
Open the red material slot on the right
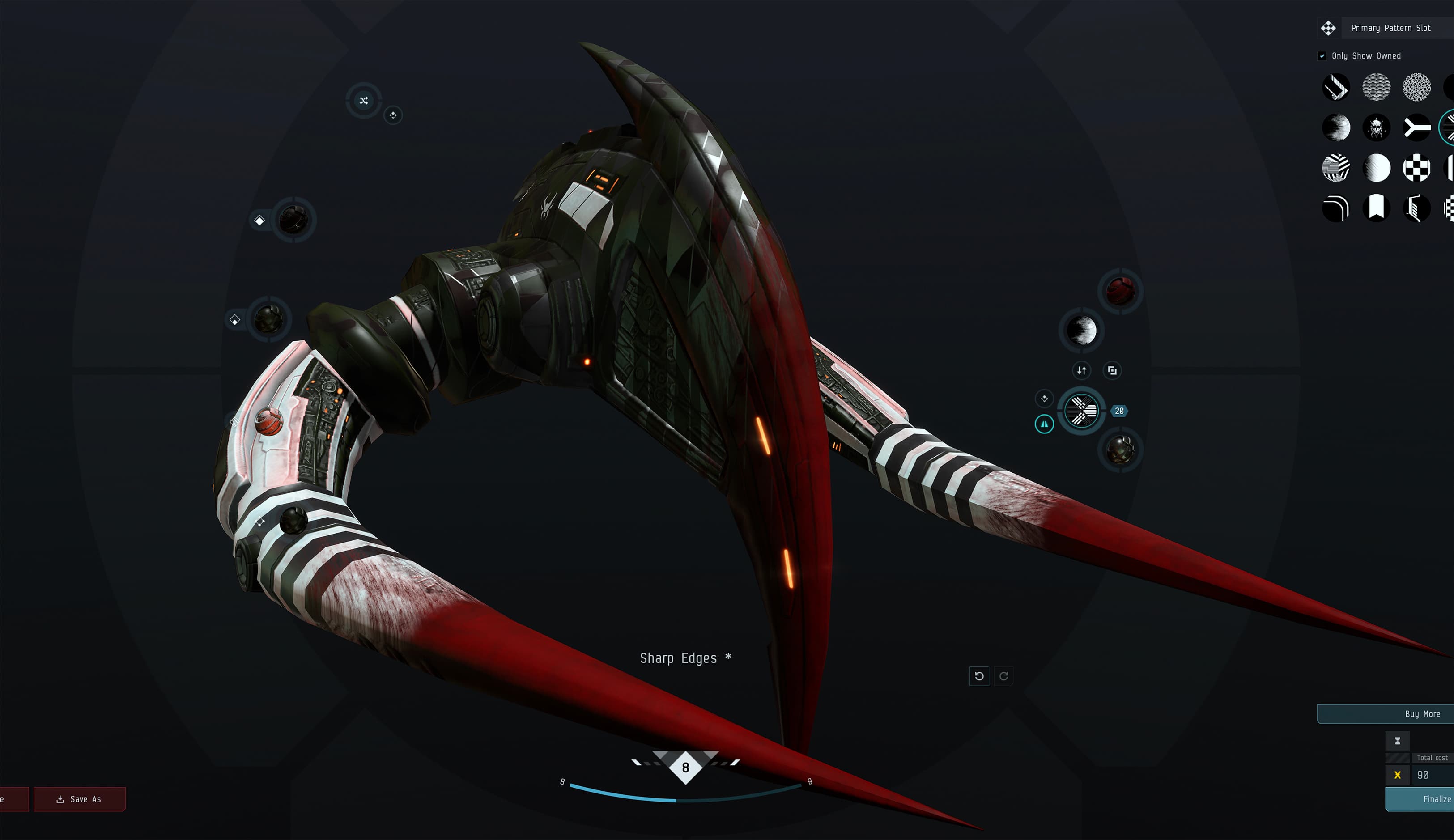point(1120,291)
